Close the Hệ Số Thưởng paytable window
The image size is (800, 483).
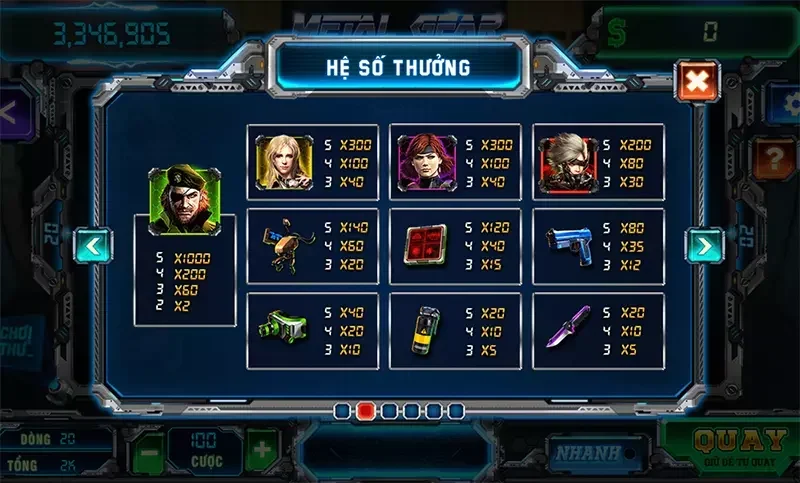click(696, 80)
